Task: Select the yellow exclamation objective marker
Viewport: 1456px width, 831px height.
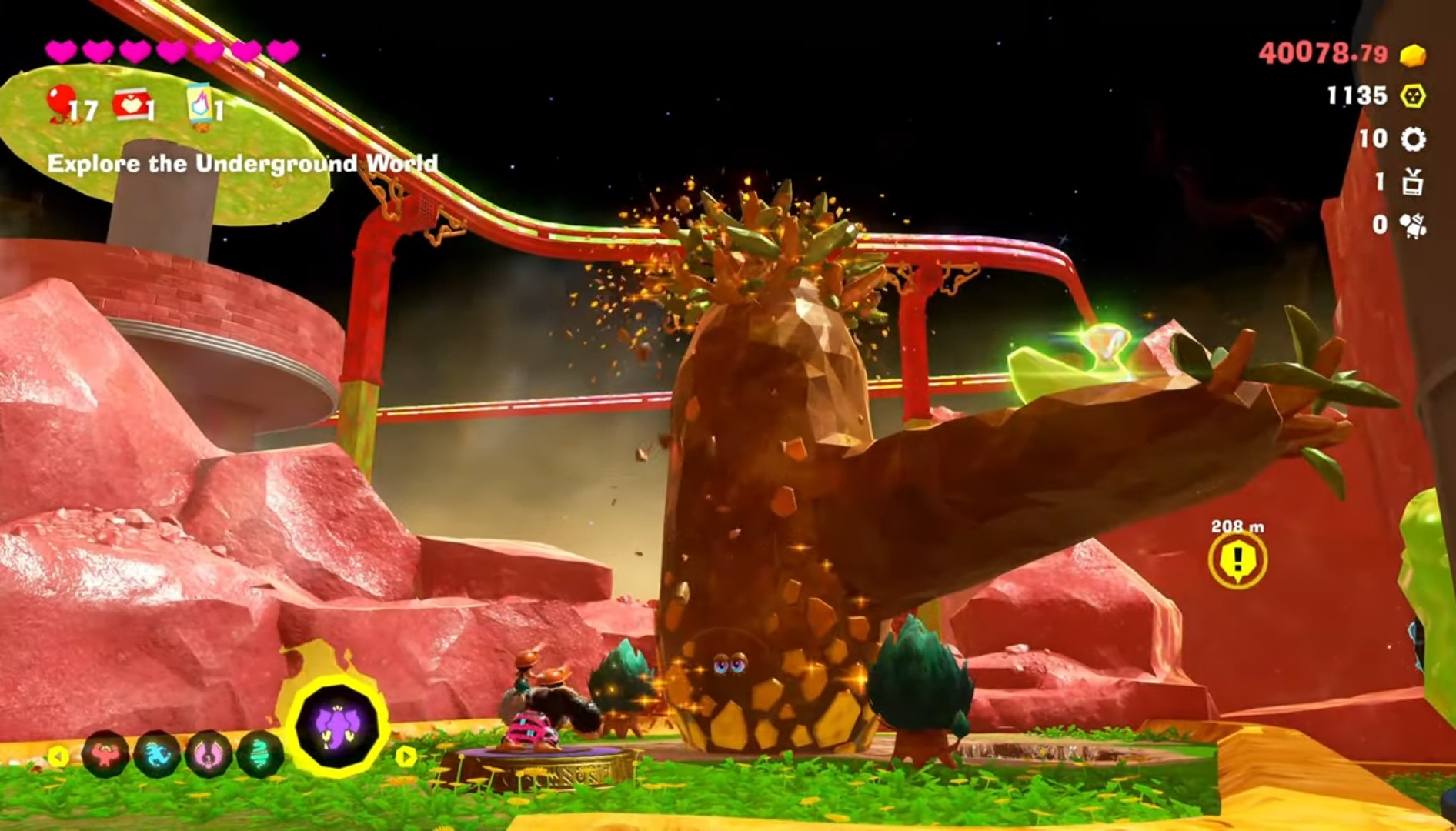Action: pos(1237,559)
